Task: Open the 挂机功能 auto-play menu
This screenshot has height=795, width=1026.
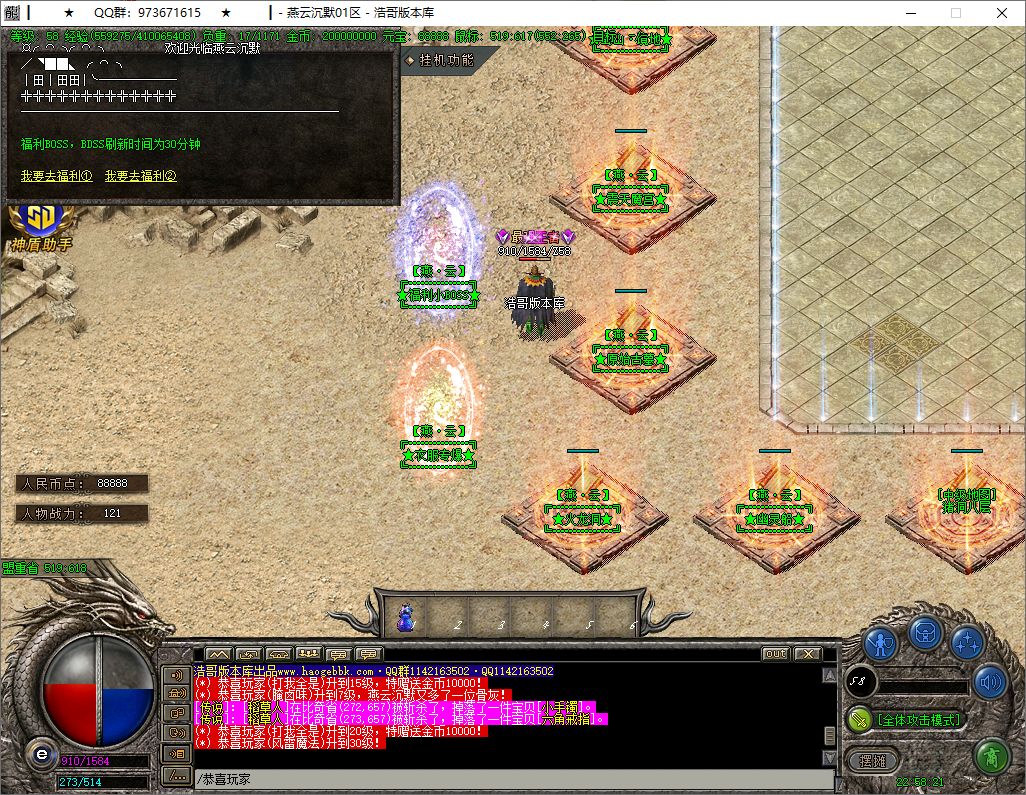Action: (x=446, y=60)
